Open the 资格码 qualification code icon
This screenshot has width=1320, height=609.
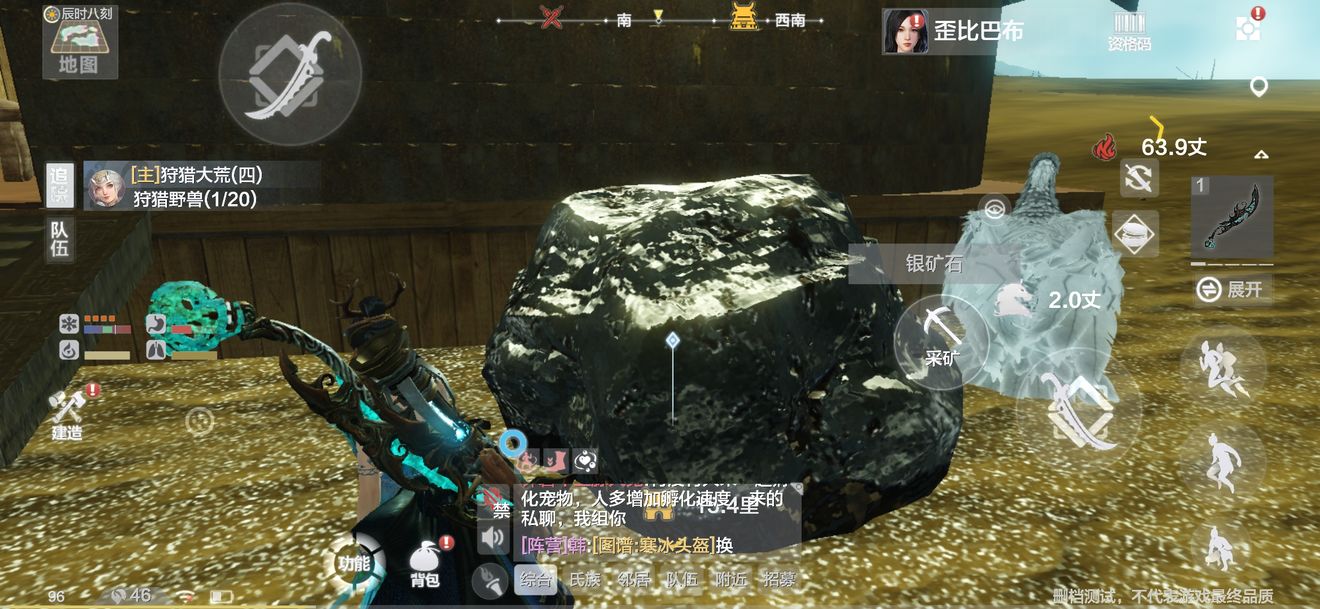pos(1129,31)
